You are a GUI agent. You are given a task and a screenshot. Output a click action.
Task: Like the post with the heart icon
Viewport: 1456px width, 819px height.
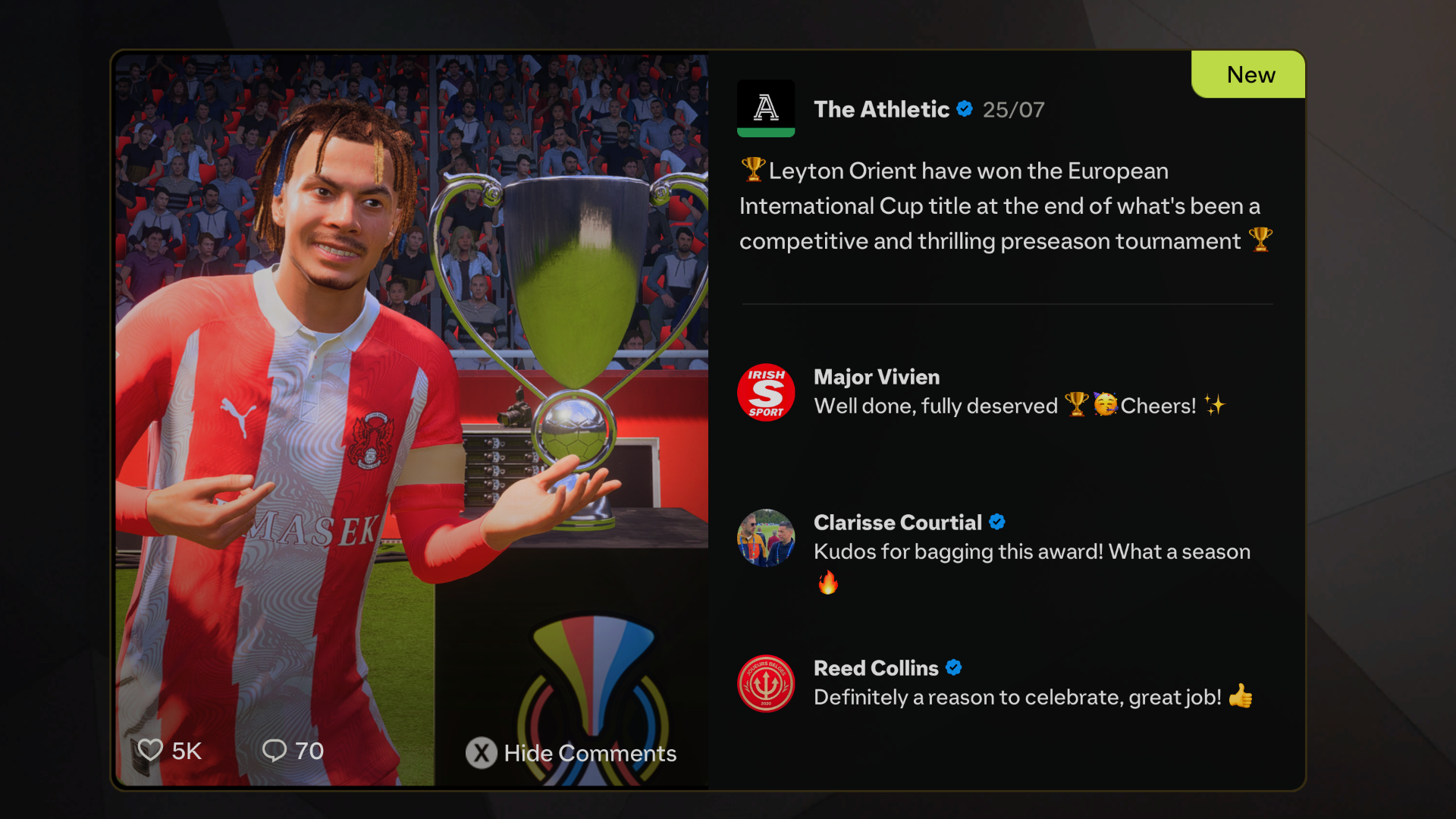pyautogui.click(x=150, y=750)
